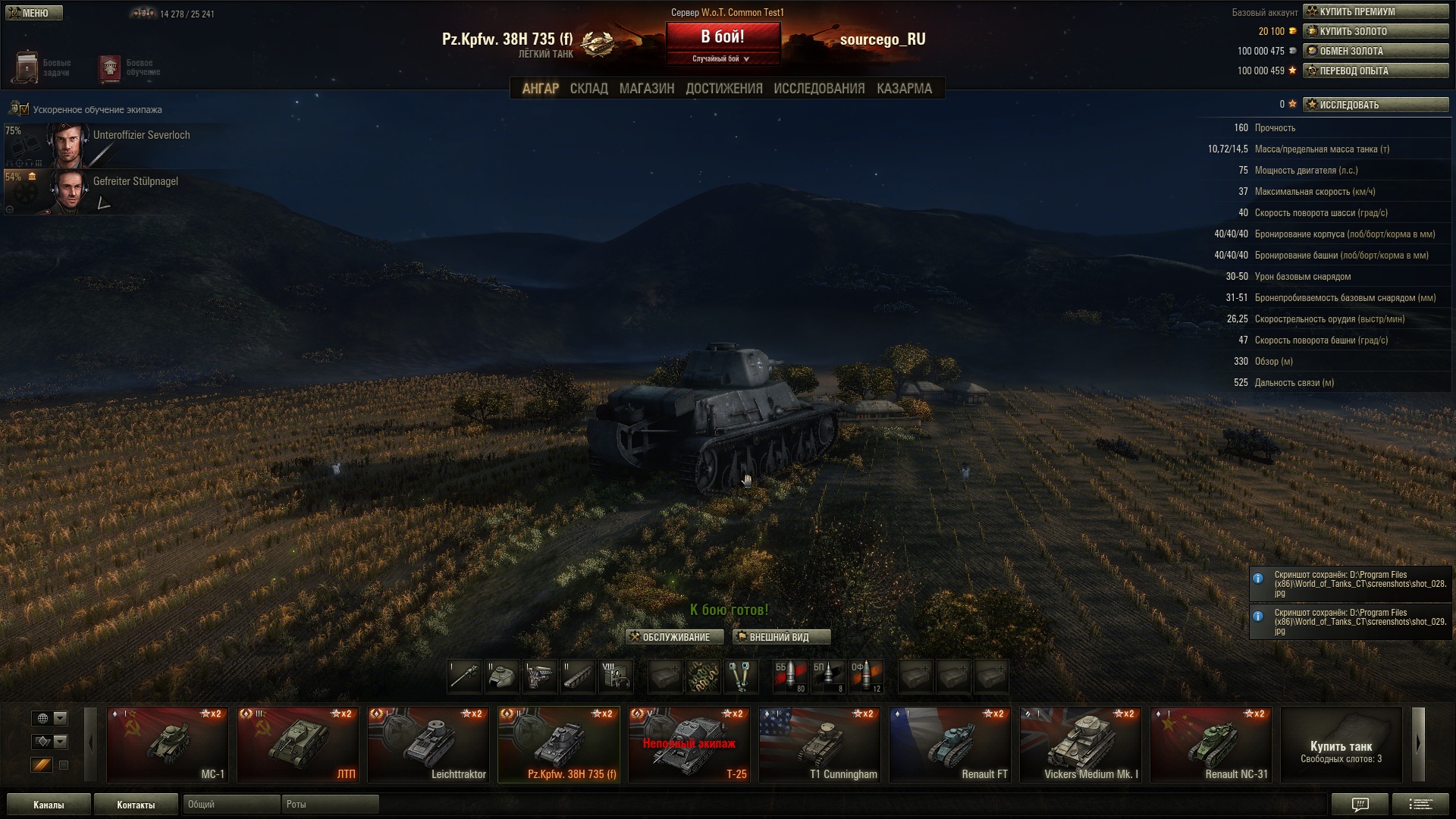Open the Контакты list
Image resolution: width=1456 pixels, height=819 pixels.
(x=136, y=805)
